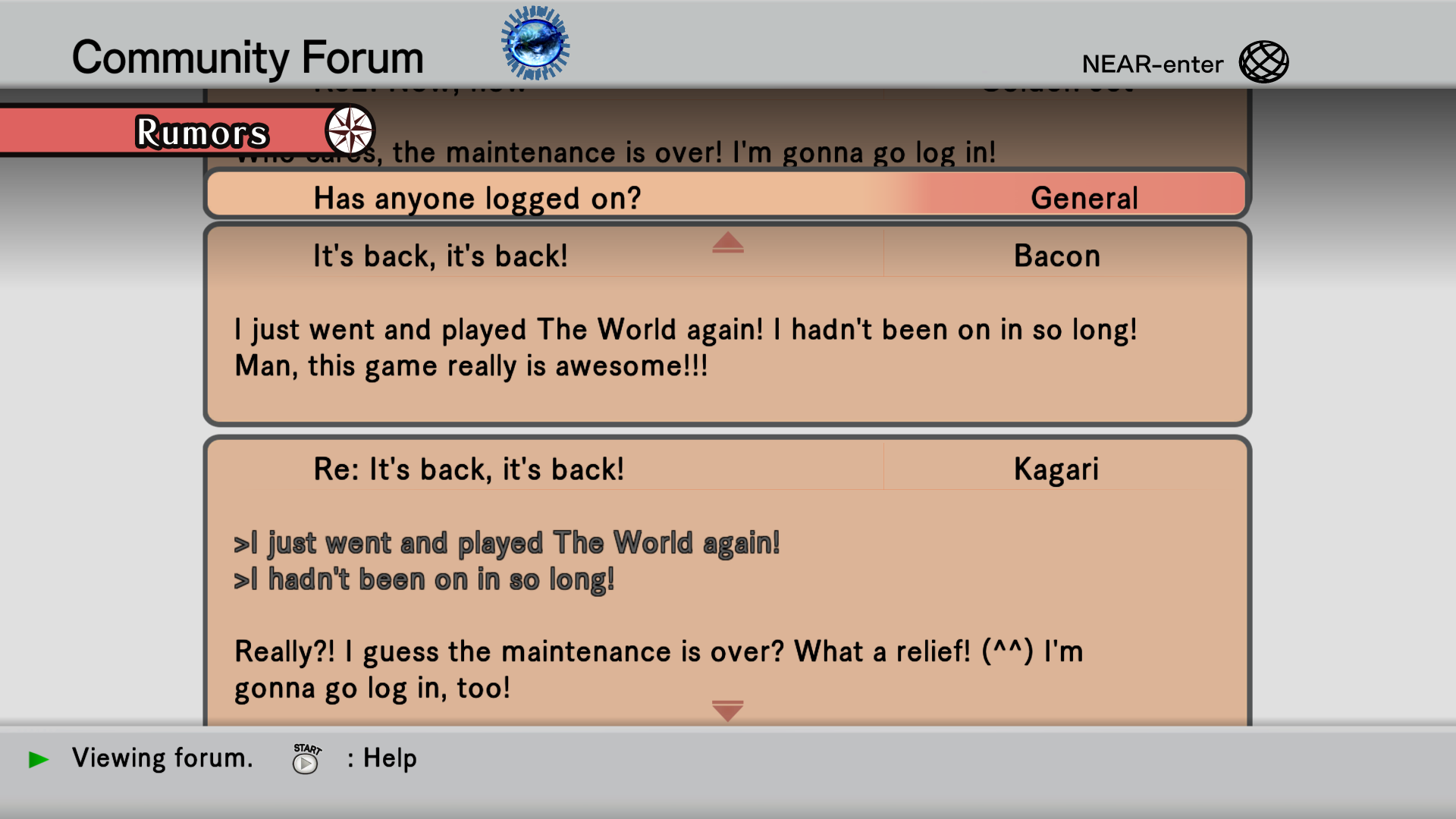The height and width of the screenshot is (819, 1456).
Task: Open the 'It's back, it's back!' post by Bacon
Action: [x=440, y=256]
